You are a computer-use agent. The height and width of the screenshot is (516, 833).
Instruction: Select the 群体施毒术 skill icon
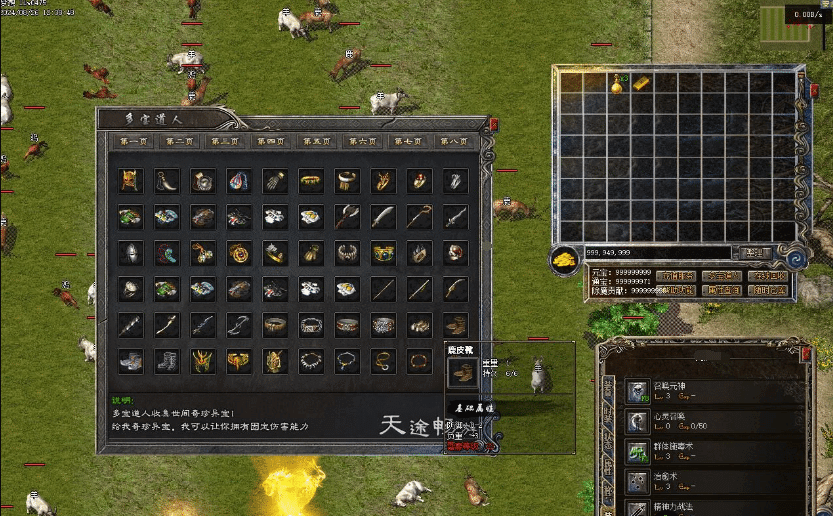pos(639,451)
